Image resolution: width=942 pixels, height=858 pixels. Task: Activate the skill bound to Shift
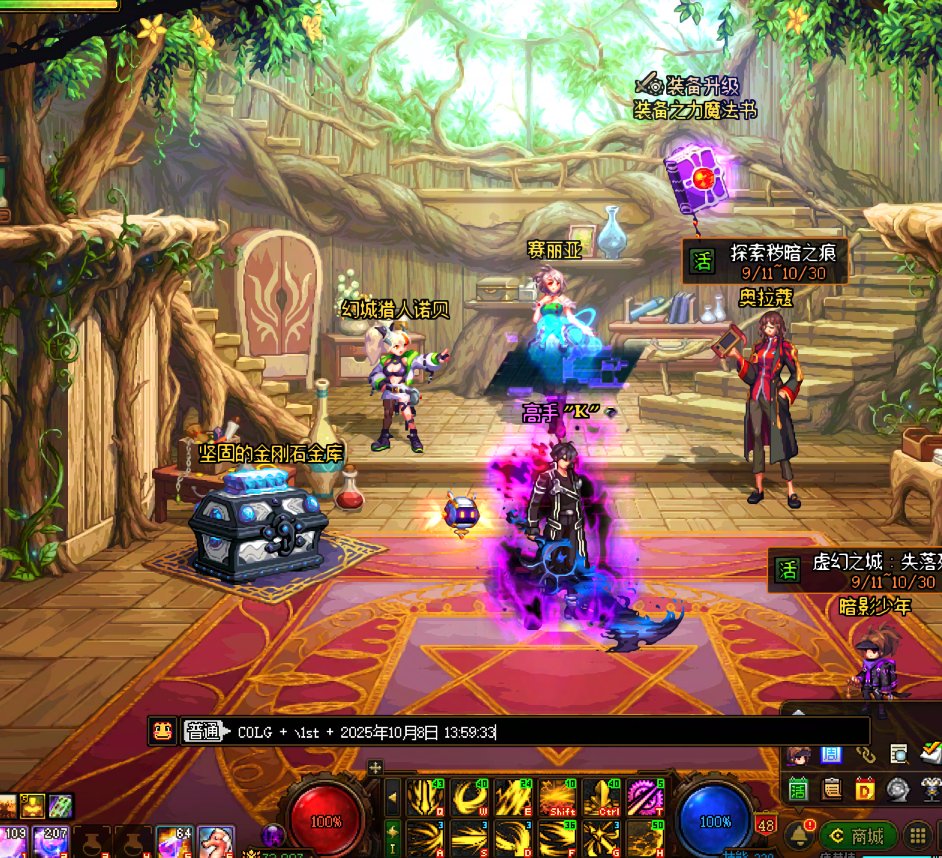click(557, 798)
